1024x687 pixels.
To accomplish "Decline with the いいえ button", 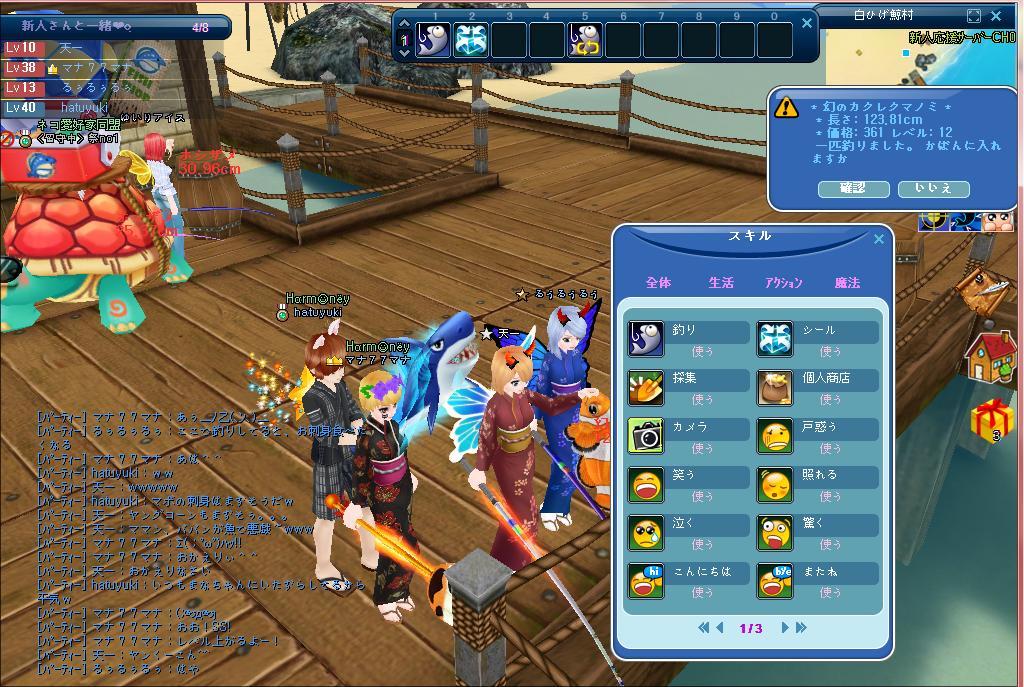I will click(933, 188).
